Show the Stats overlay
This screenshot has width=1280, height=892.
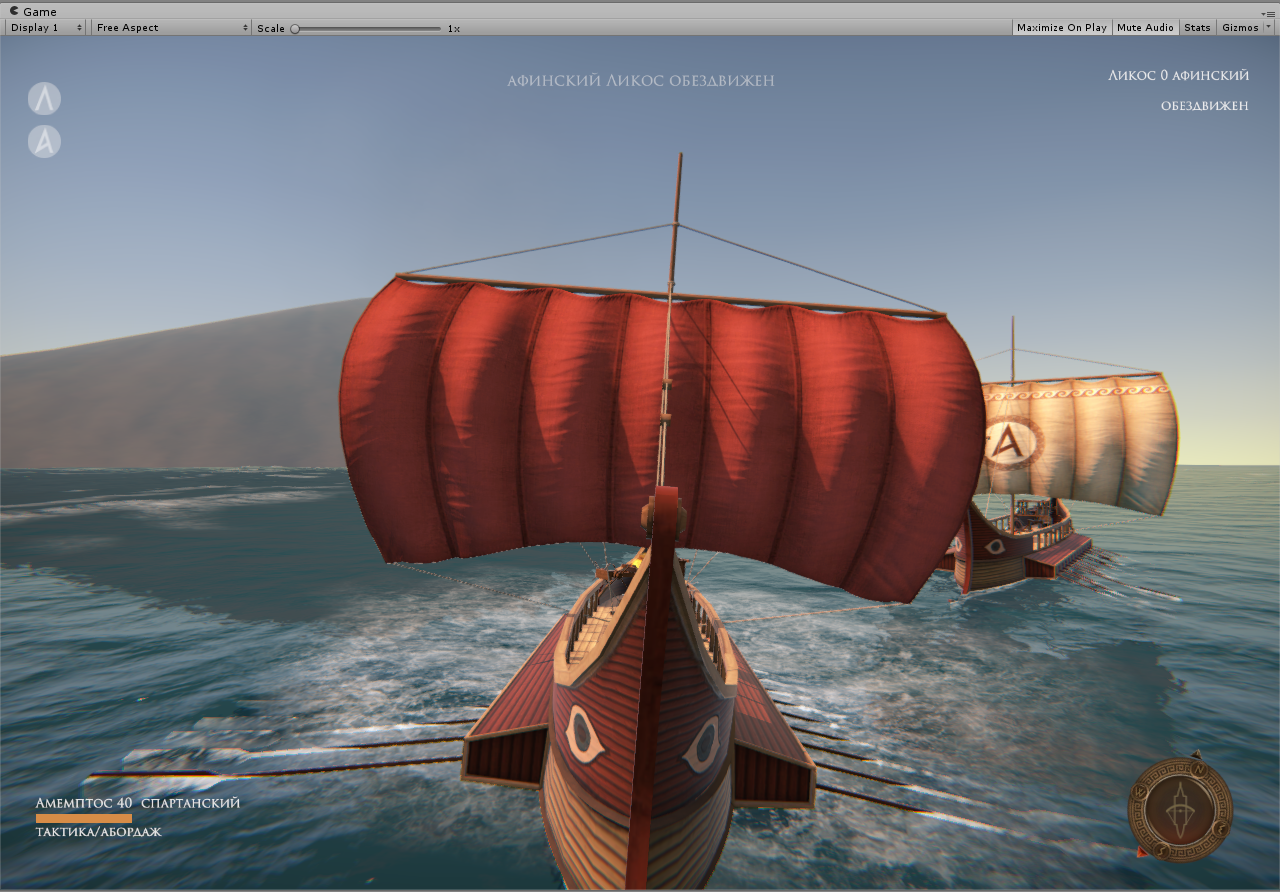1197,28
